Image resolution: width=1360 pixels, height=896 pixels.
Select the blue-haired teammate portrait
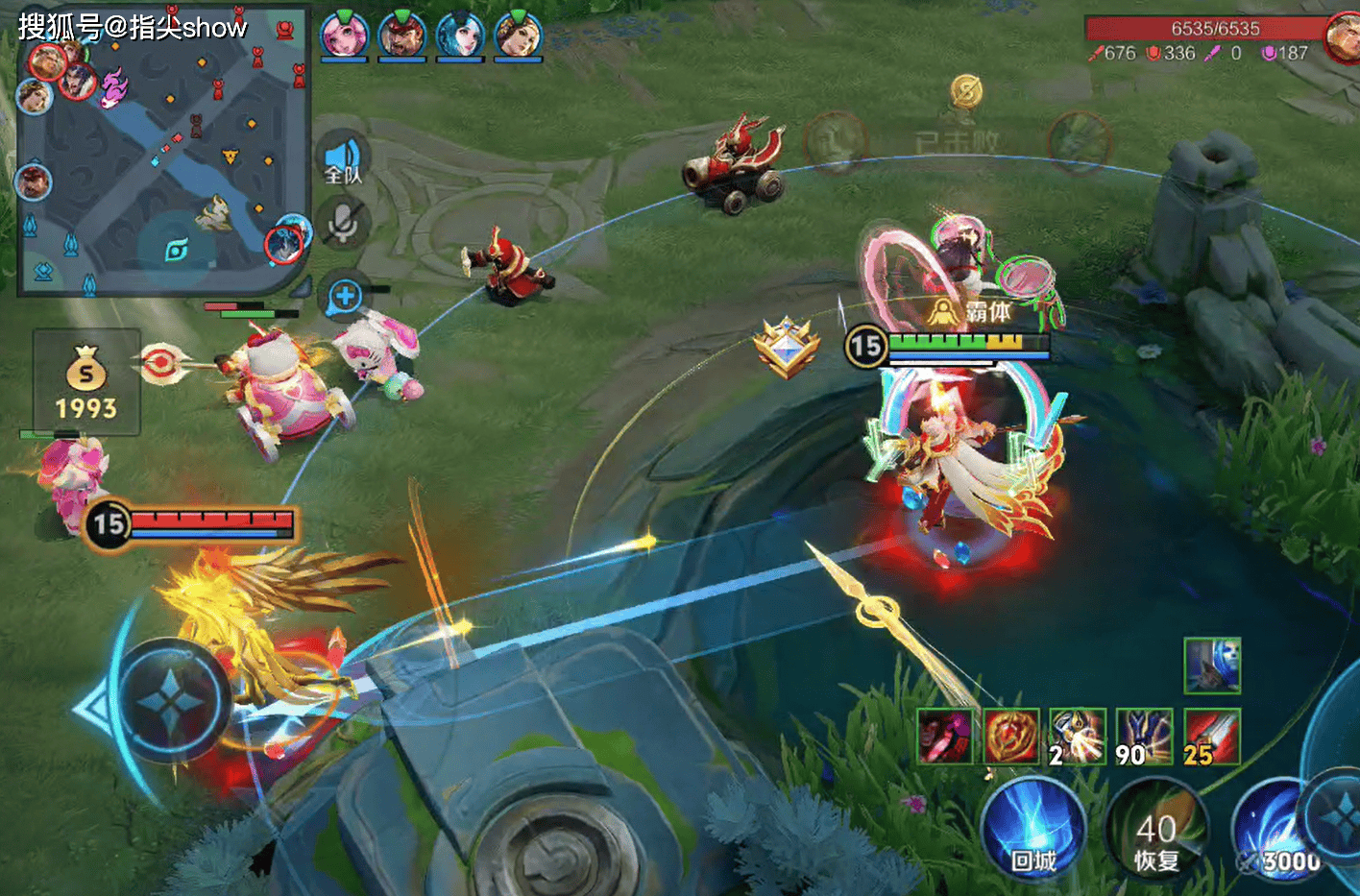[460, 36]
